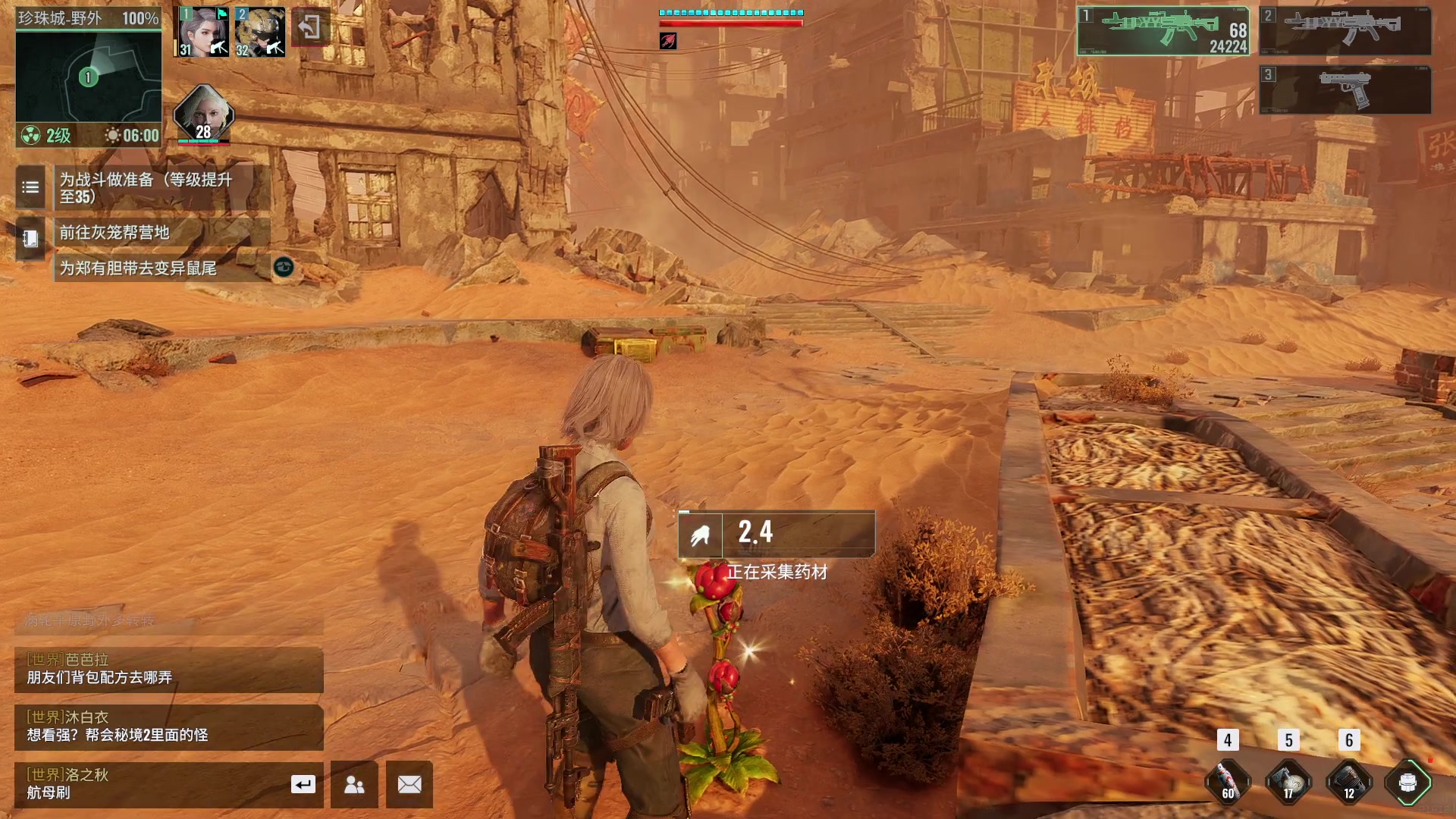Select quest 为战斗做准备

point(161,188)
